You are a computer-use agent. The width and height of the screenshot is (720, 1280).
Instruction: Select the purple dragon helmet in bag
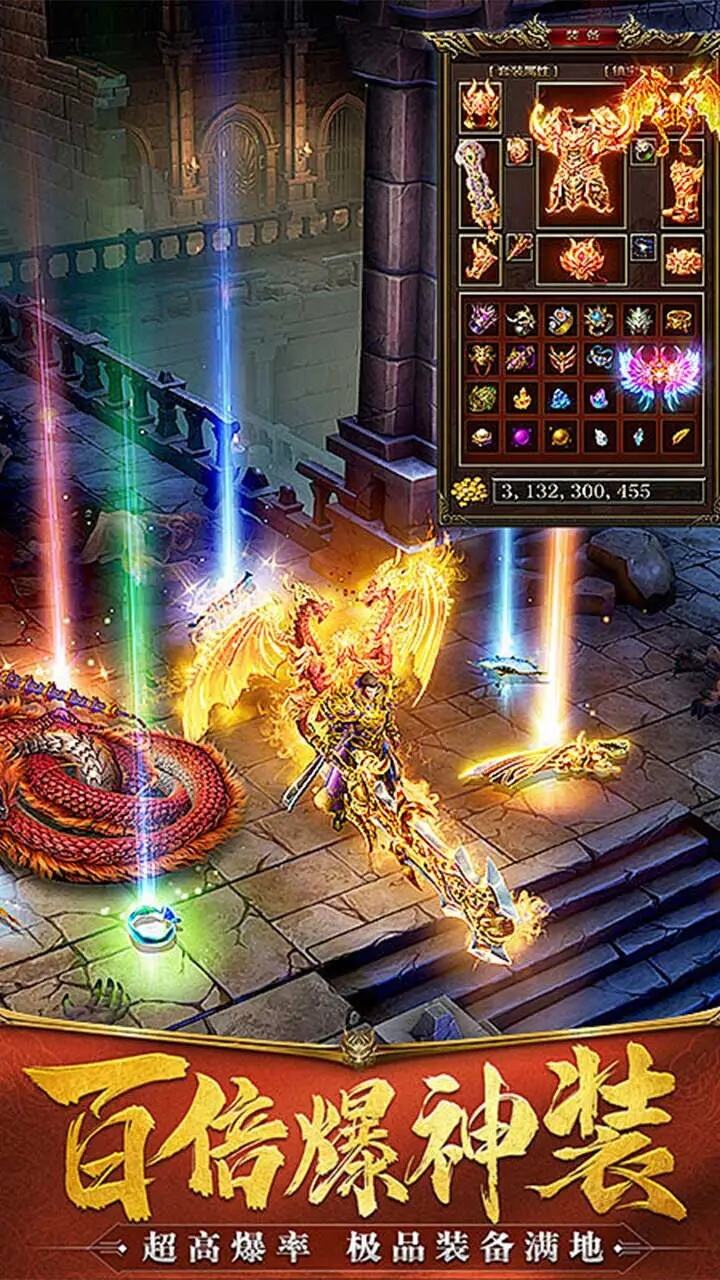[482, 319]
